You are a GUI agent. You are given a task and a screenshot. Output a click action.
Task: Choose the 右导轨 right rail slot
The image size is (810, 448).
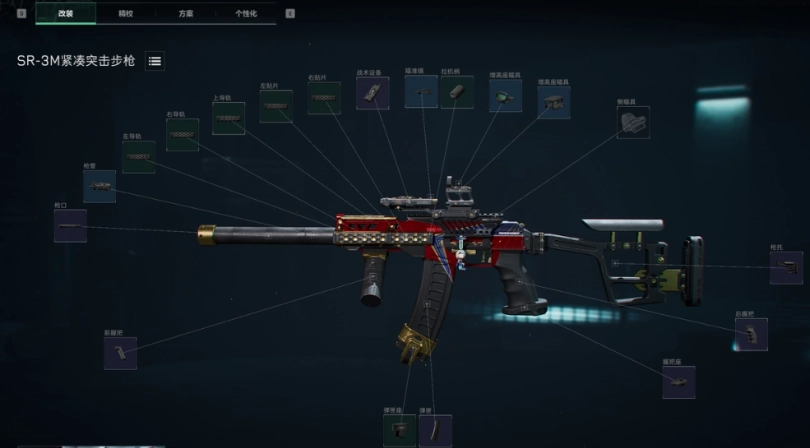[182, 135]
